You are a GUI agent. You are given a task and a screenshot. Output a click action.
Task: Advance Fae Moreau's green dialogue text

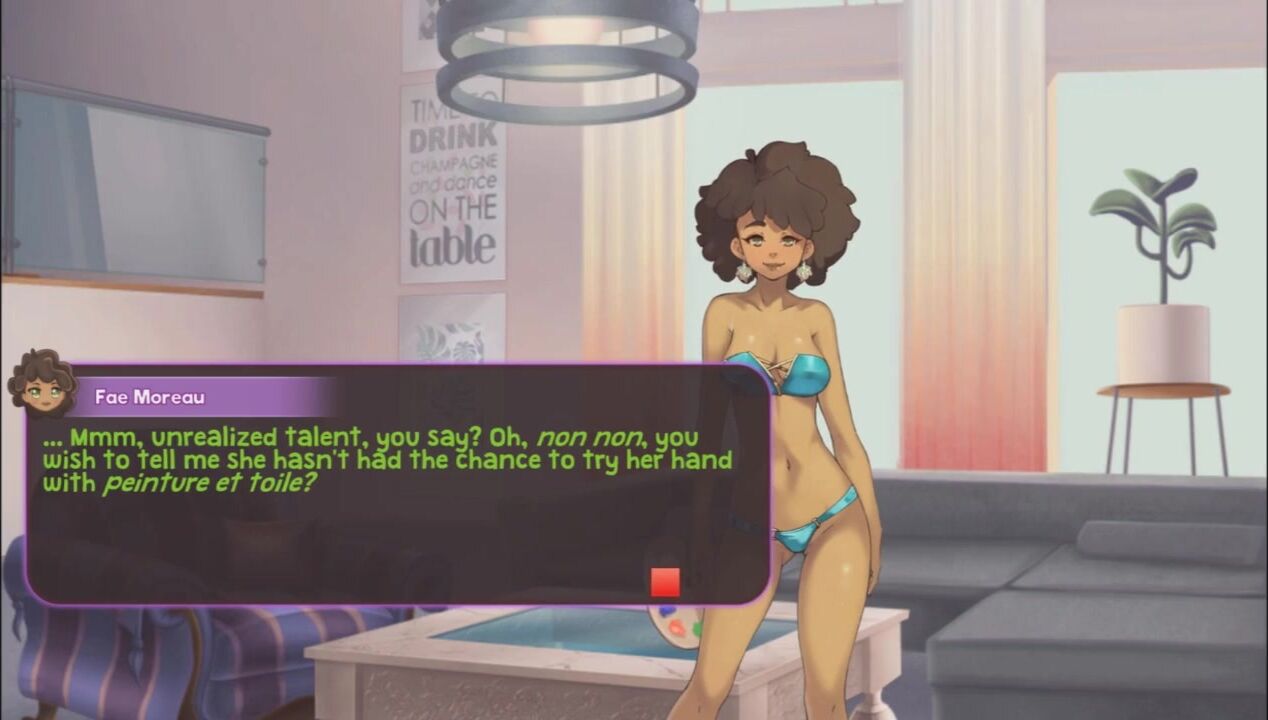(388, 461)
